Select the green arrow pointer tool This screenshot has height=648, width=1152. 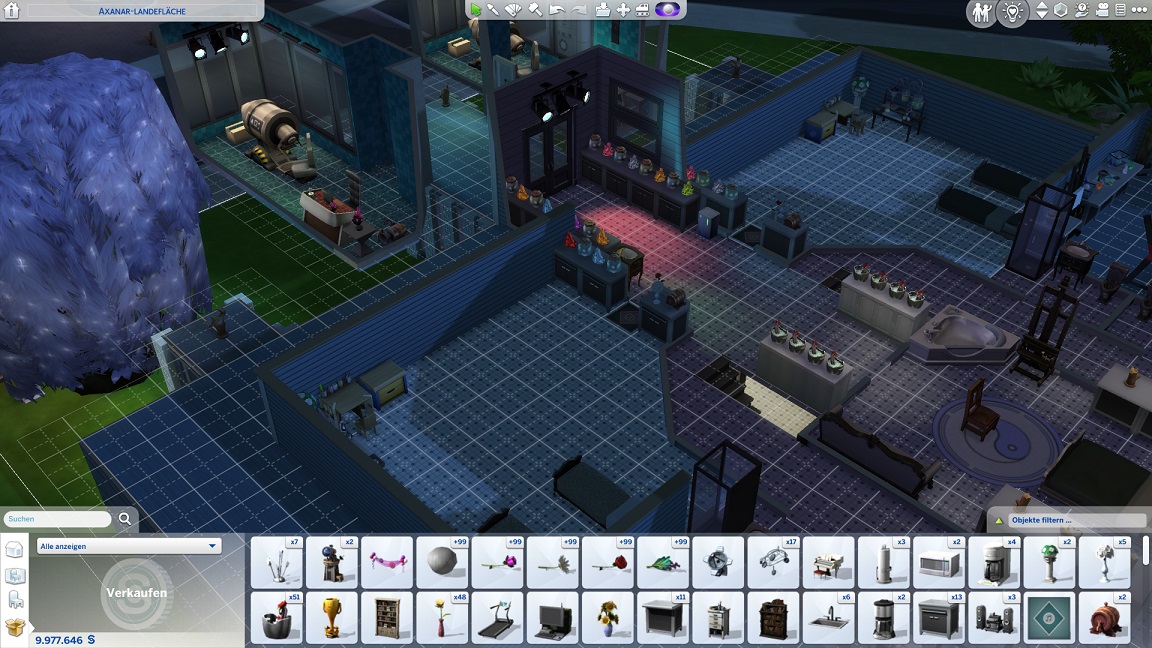475,10
